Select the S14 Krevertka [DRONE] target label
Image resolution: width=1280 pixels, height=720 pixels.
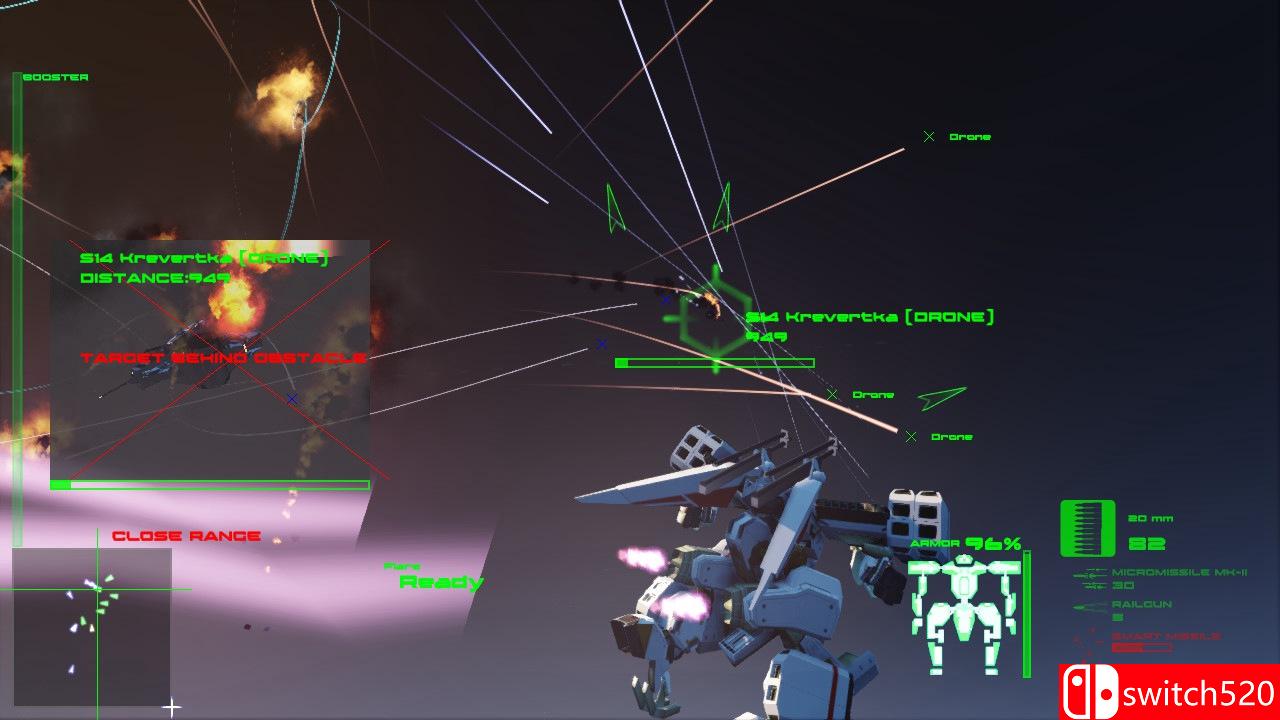pos(870,316)
